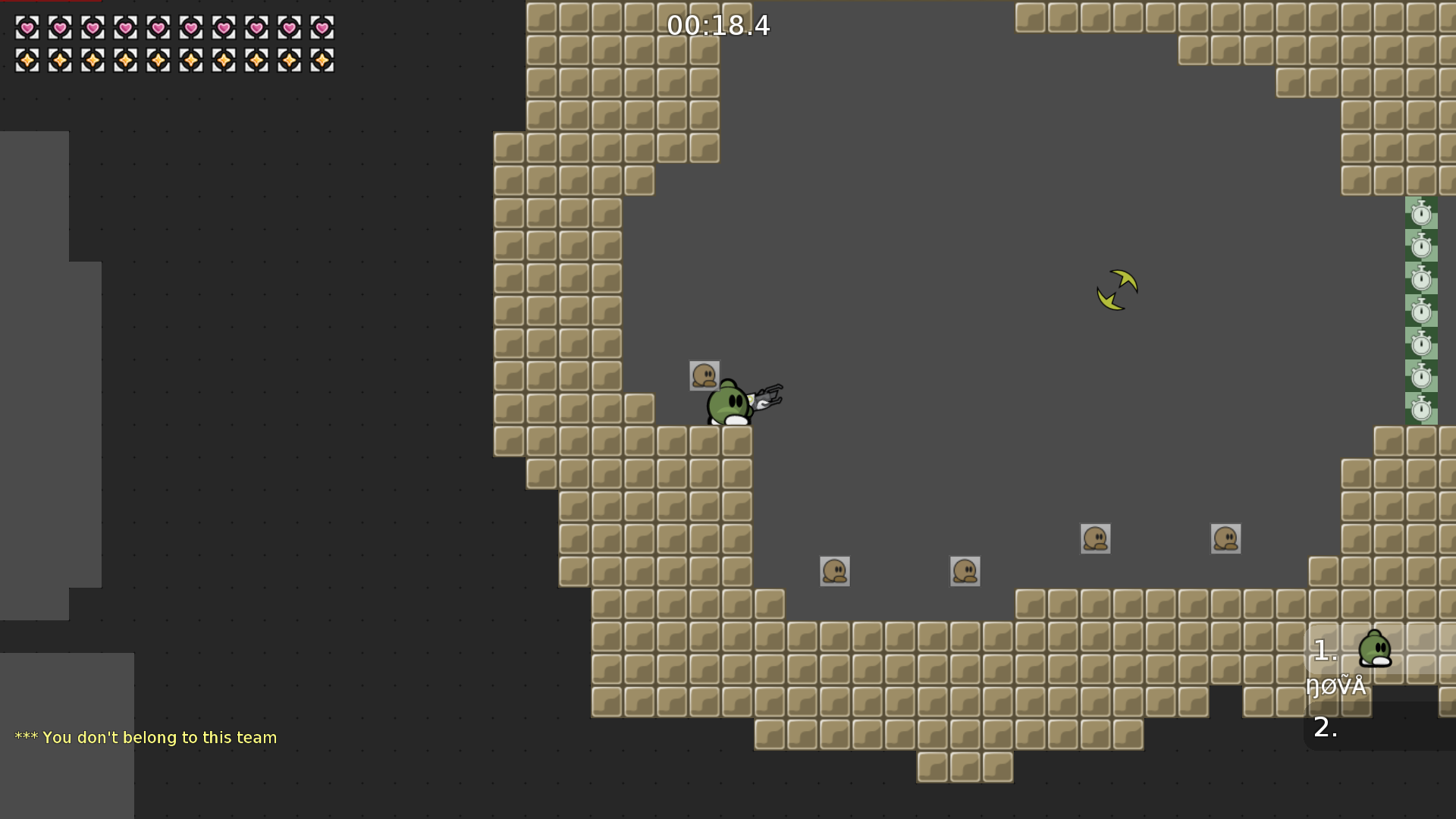Click the tee avatar beside rank 1

pos(1374,651)
